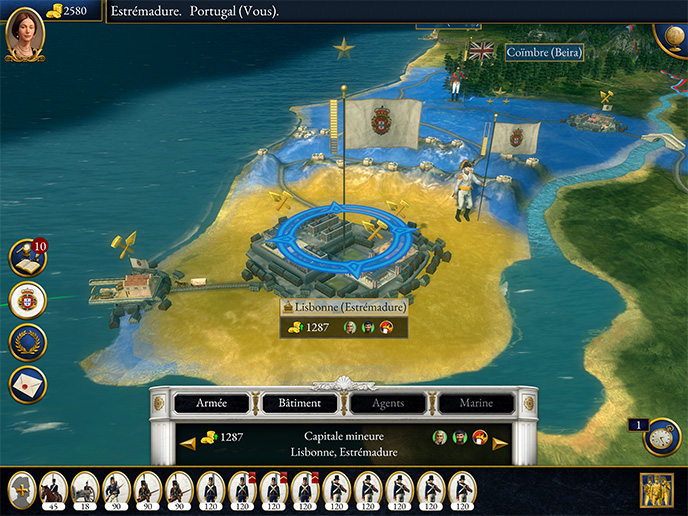Viewport: 688px width, 516px height.
Task: Go to previous city with left arrow
Action: pos(187,443)
